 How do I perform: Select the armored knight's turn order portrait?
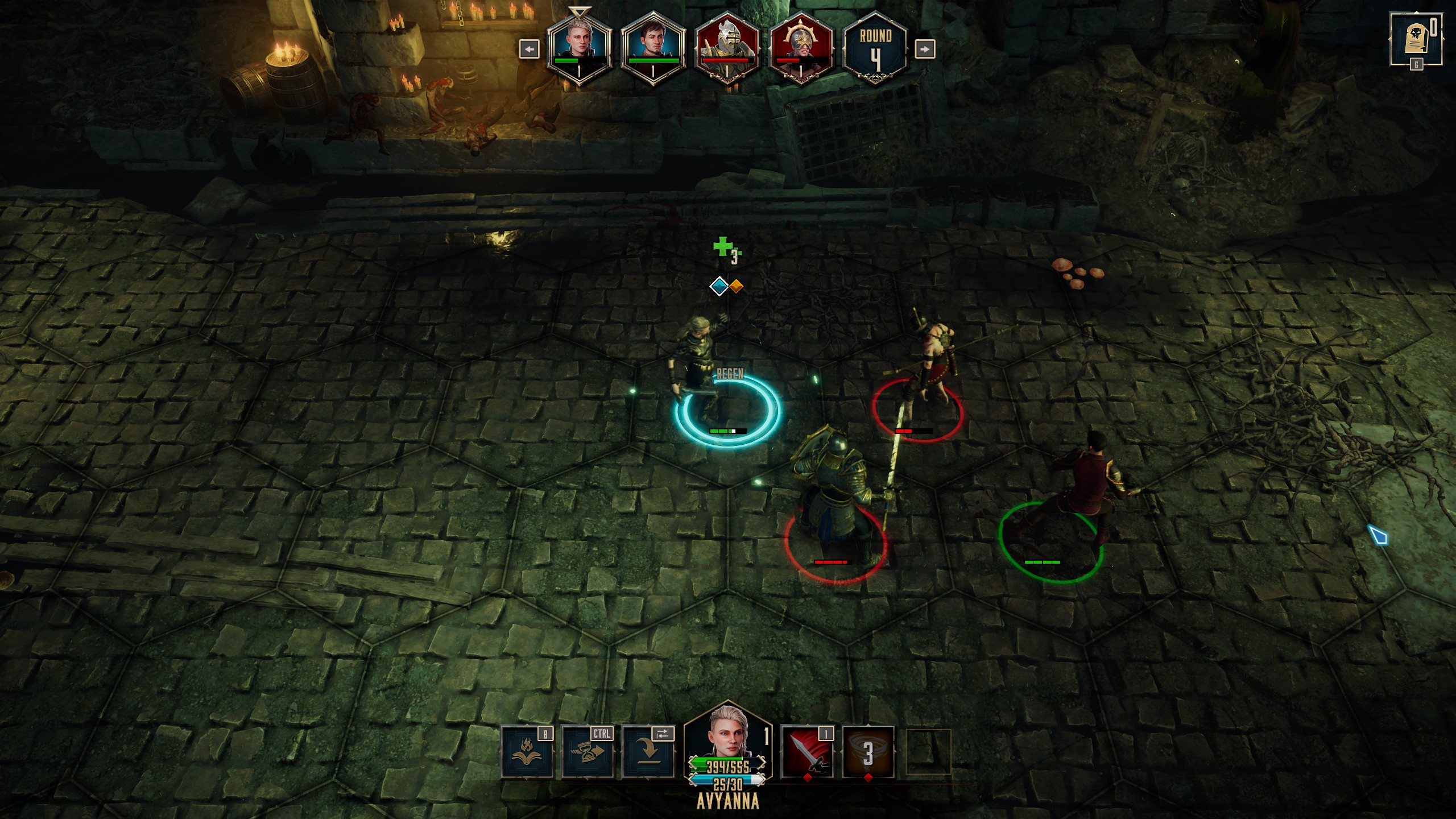(x=727, y=49)
